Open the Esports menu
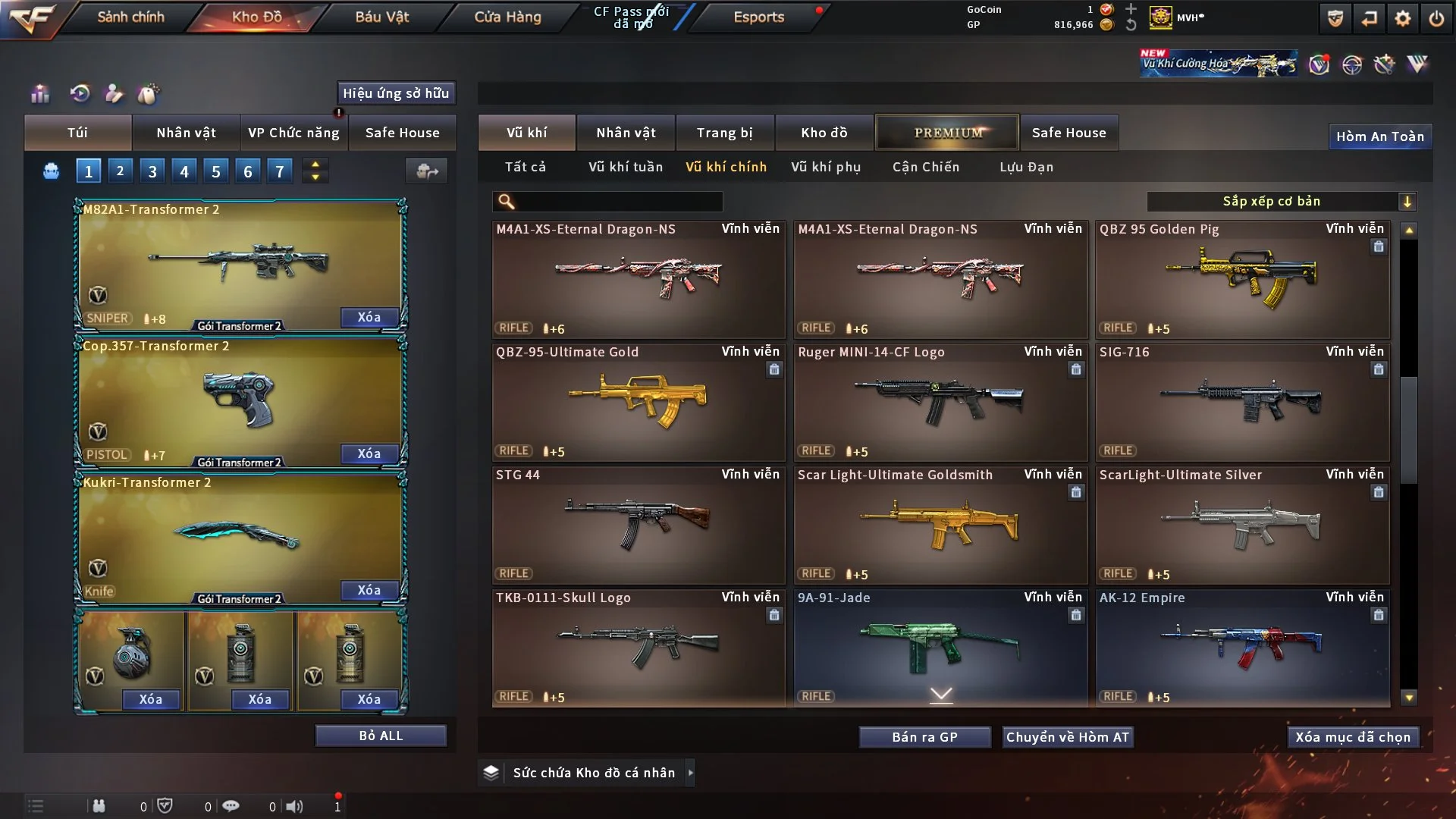 point(758,17)
